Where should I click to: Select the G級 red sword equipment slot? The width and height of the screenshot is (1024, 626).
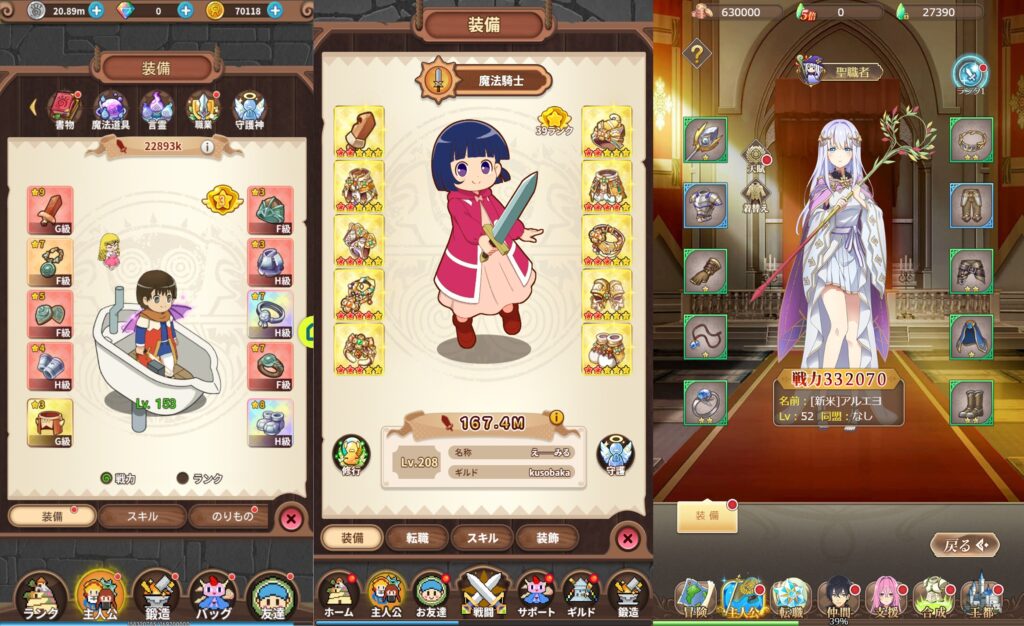click(50, 210)
